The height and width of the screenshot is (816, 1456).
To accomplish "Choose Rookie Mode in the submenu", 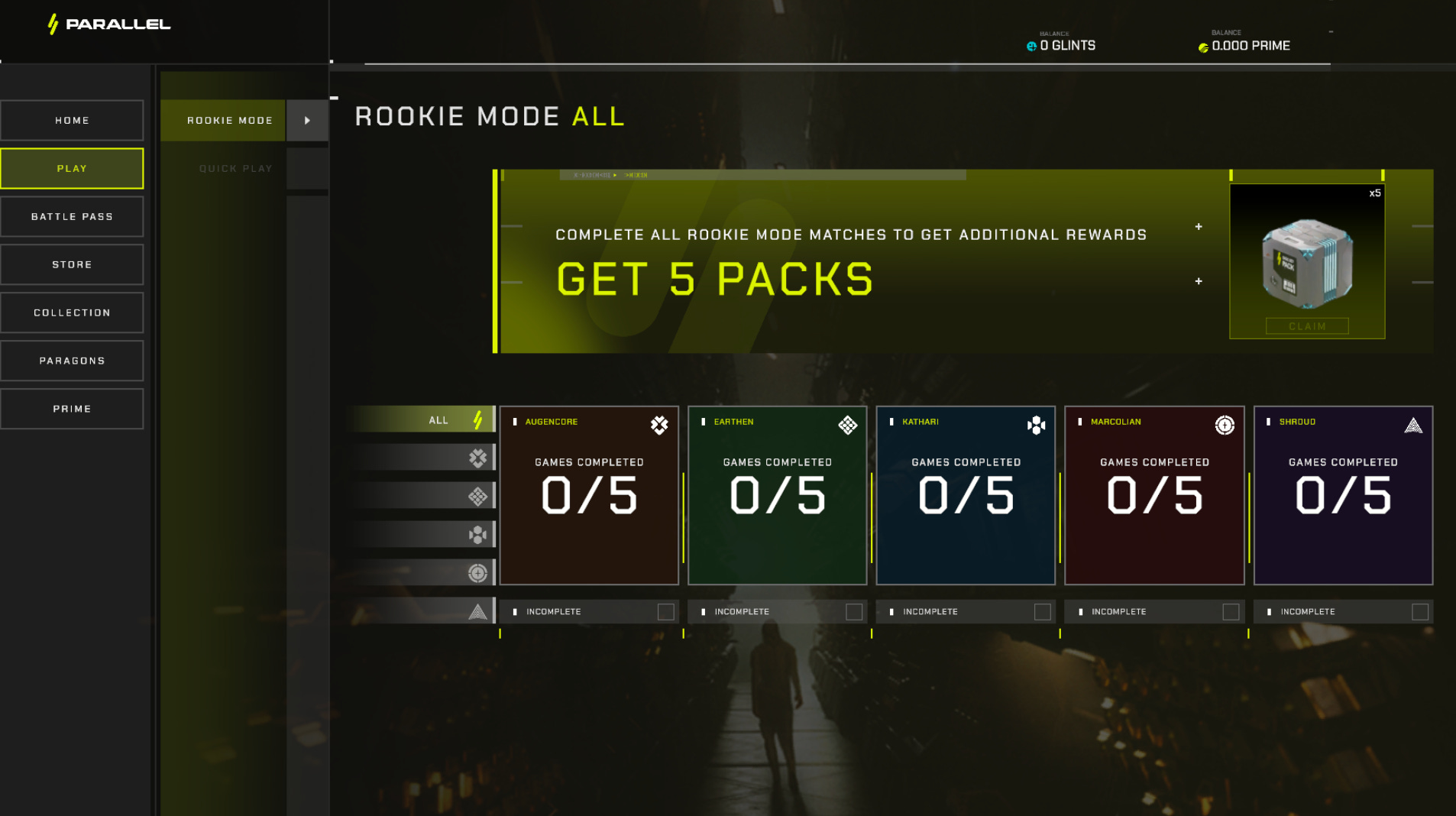I will tap(229, 120).
